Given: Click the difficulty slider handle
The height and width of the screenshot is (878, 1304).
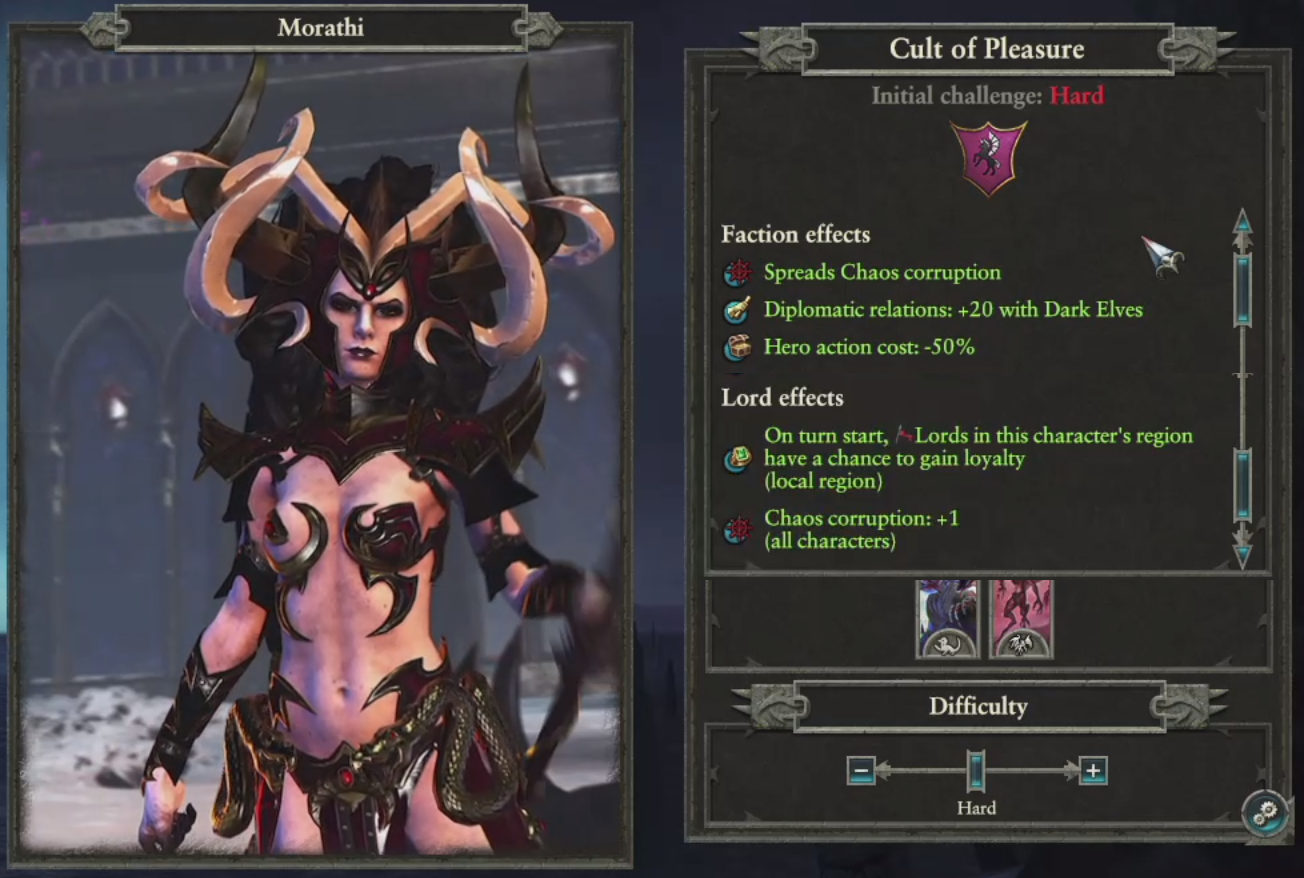Looking at the screenshot, I should click(x=976, y=771).
